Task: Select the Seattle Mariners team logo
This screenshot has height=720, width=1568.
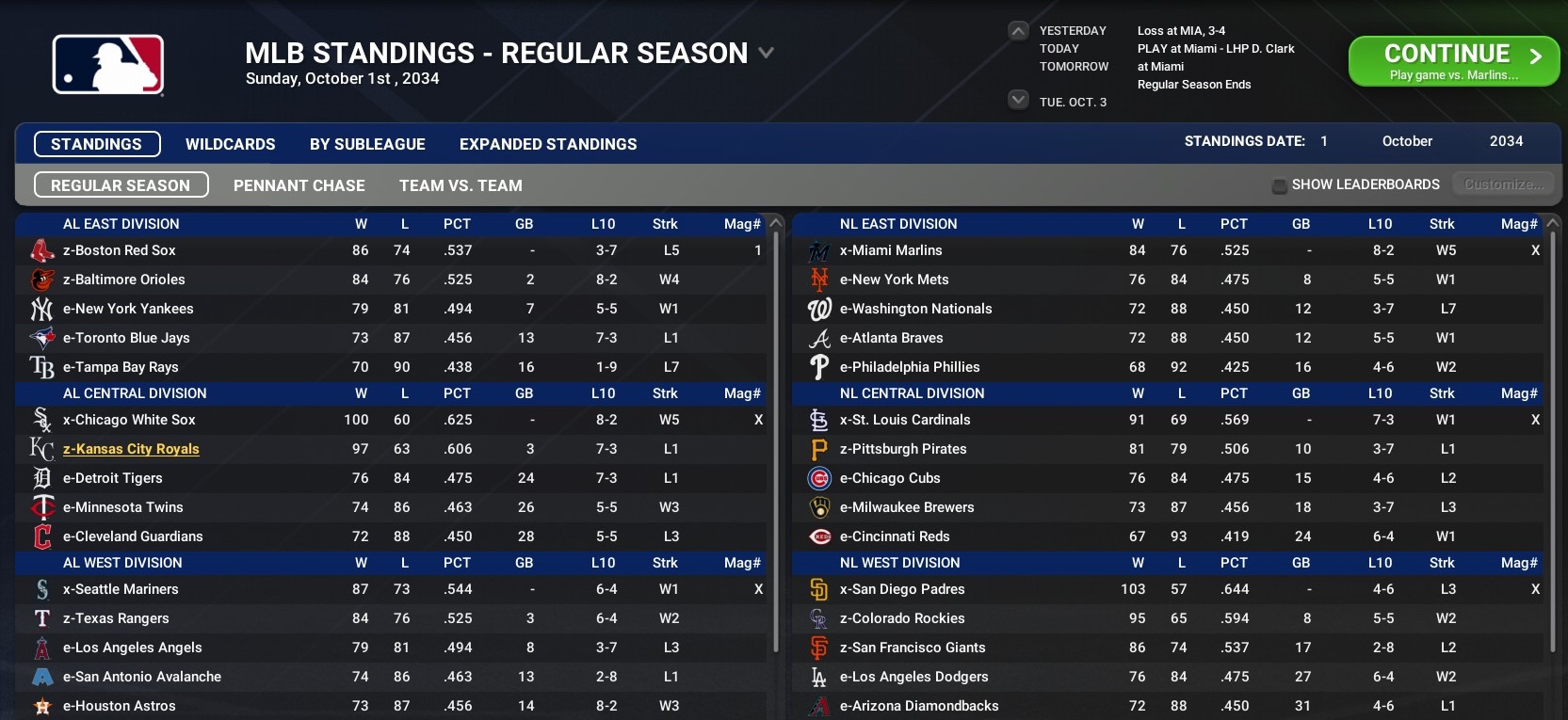Action: click(x=41, y=589)
